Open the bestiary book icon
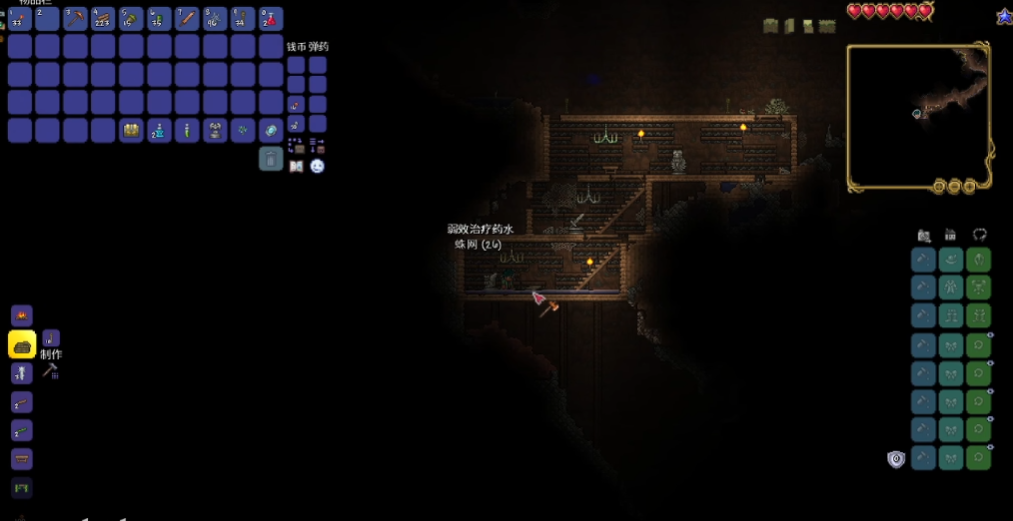 point(296,166)
